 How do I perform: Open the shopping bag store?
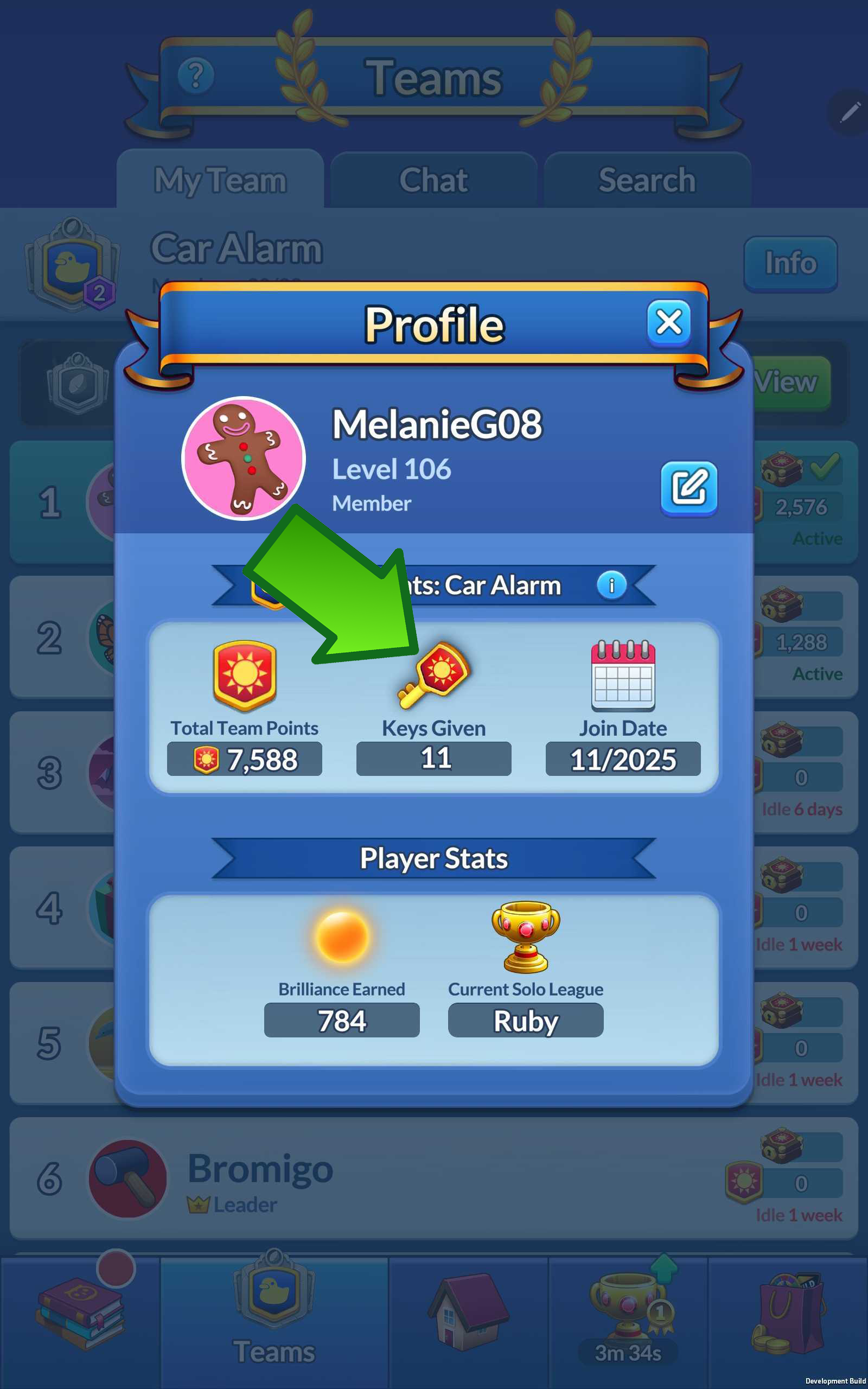[788, 1314]
